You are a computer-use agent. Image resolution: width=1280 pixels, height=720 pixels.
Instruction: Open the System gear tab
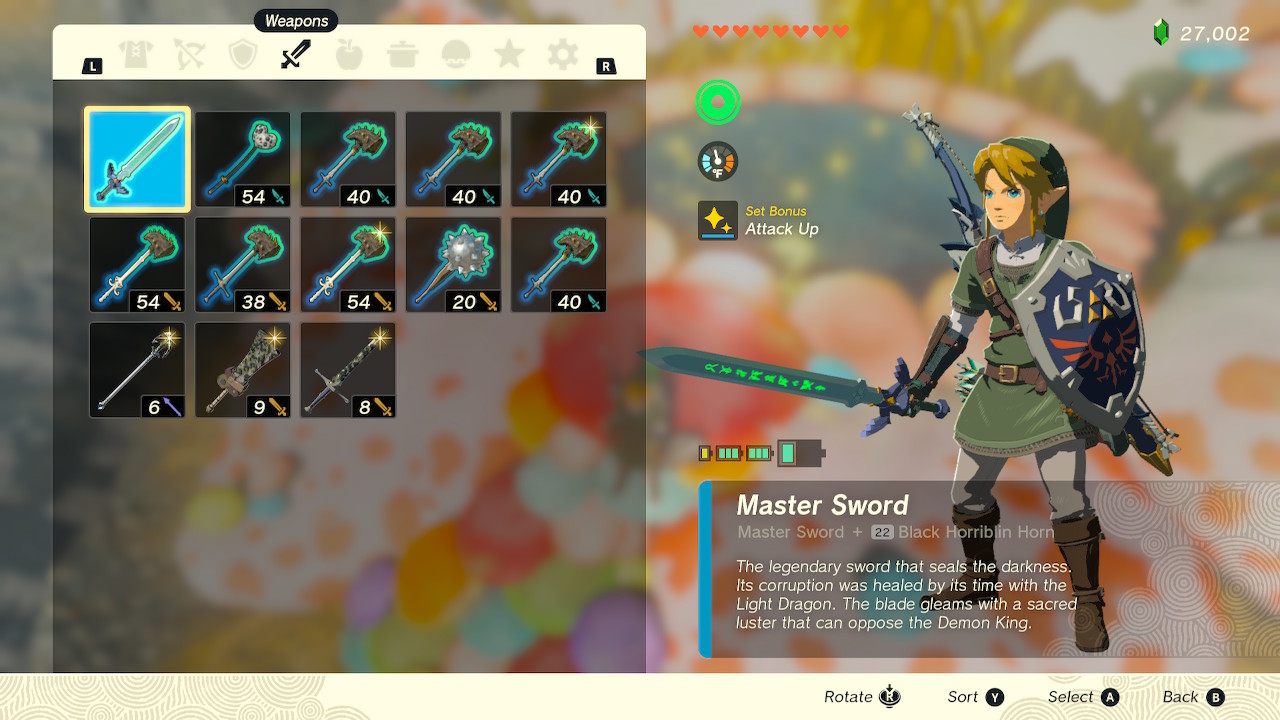[x=563, y=54]
